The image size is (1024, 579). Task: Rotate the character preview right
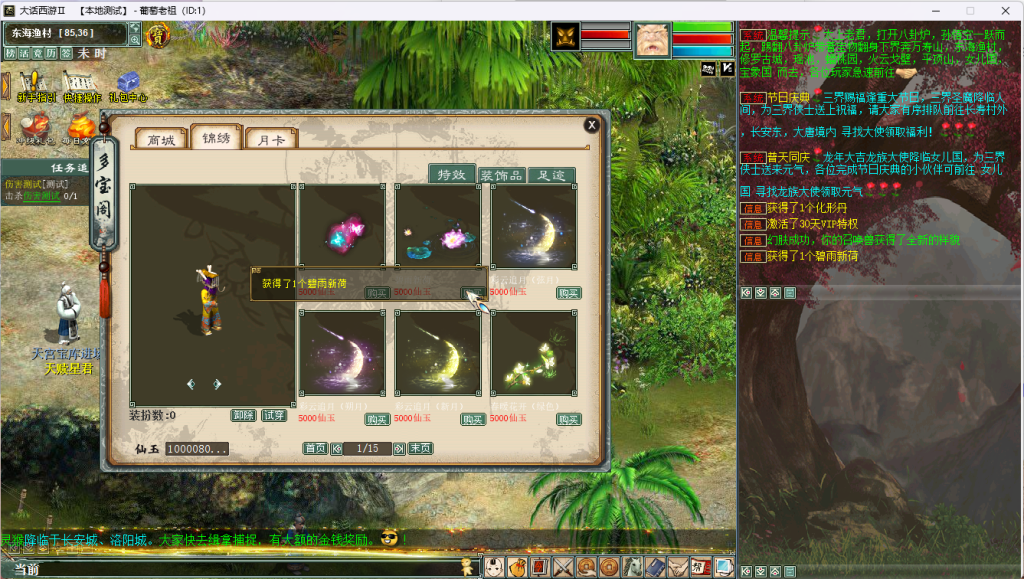click(x=217, y=384)
